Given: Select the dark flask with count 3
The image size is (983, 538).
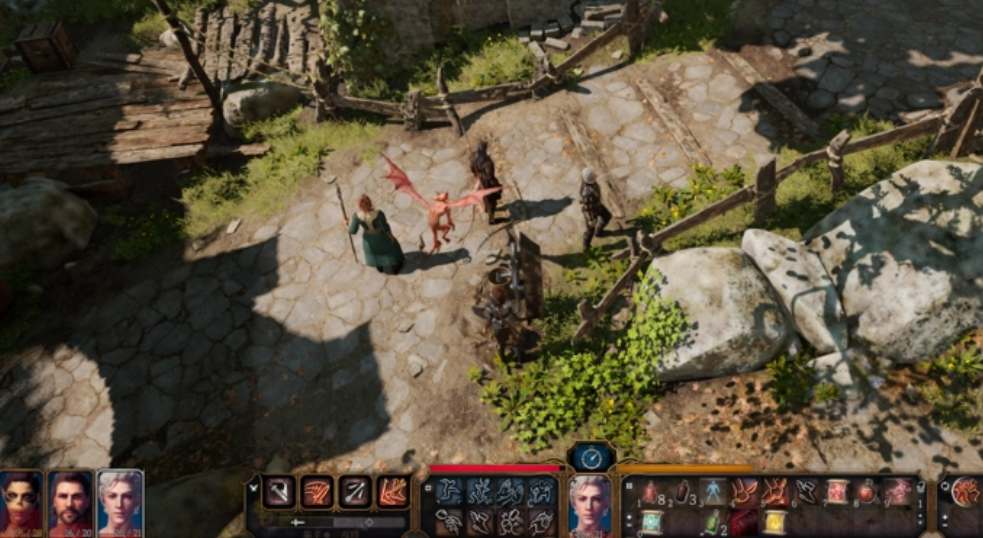Looking at the screenshot, I should tap(682, 491).
